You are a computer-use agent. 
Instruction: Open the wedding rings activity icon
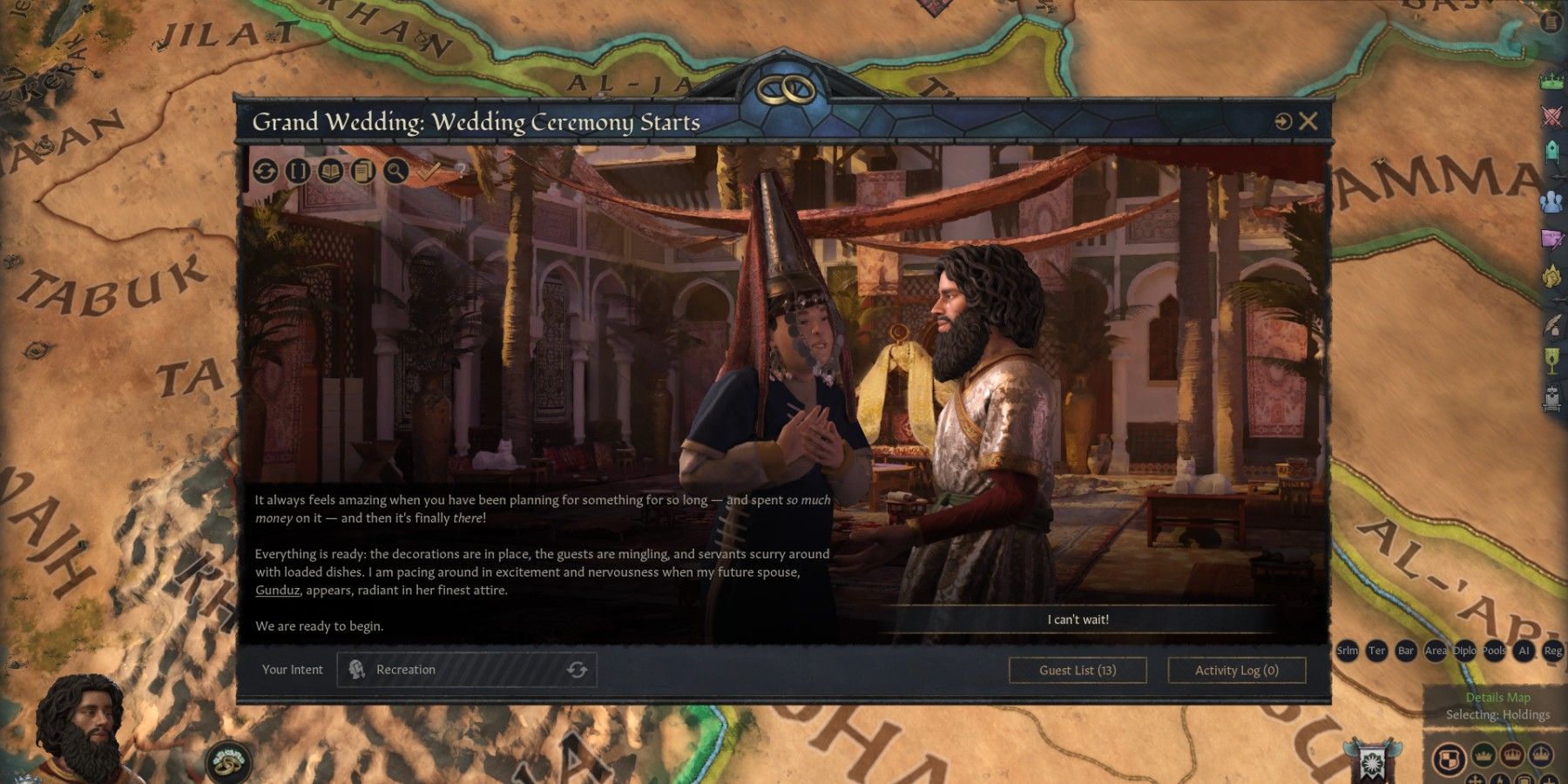[227, 763]
